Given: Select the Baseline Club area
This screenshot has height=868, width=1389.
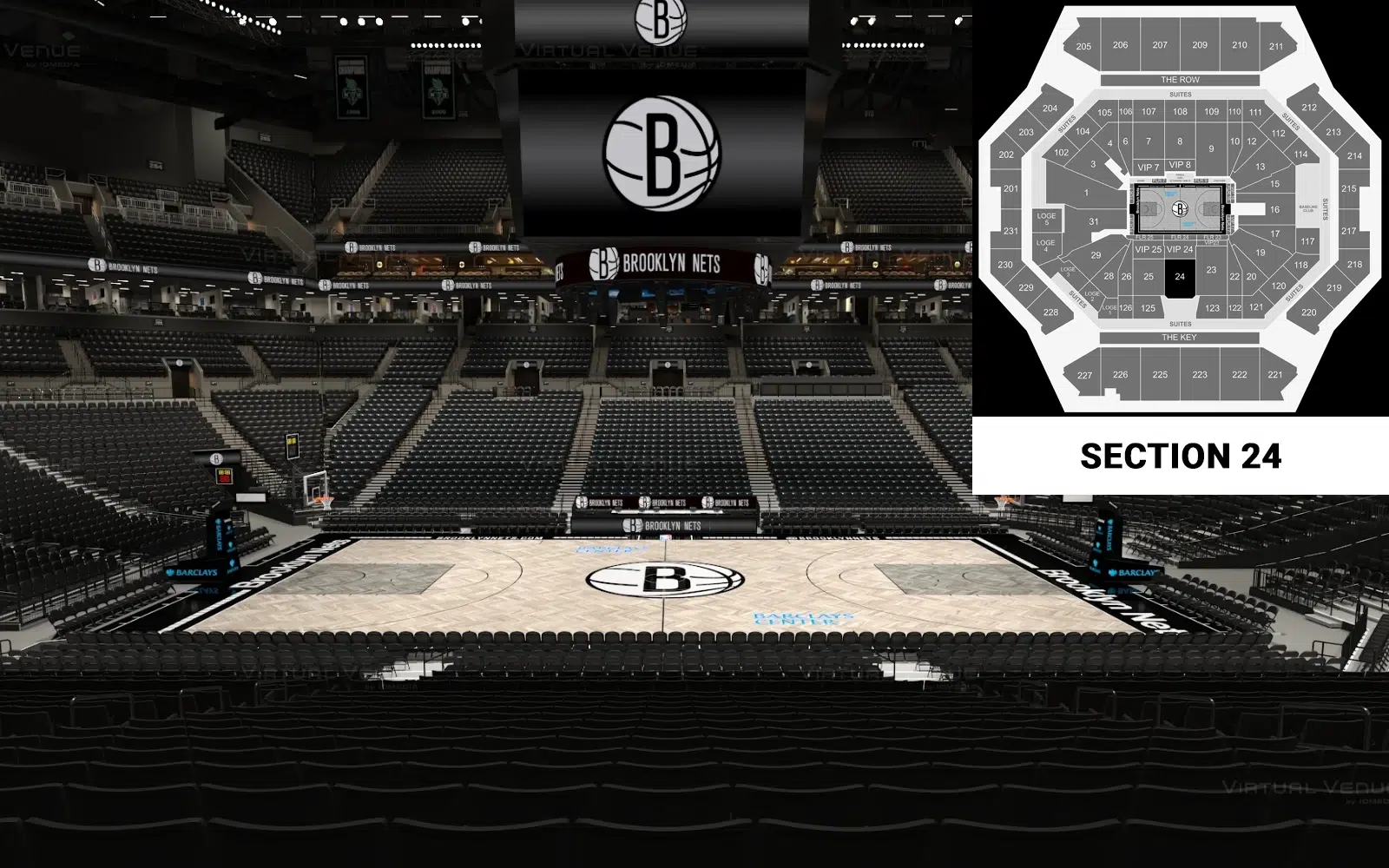Looking at the screenshot, I should click(x=1308, y=209).
